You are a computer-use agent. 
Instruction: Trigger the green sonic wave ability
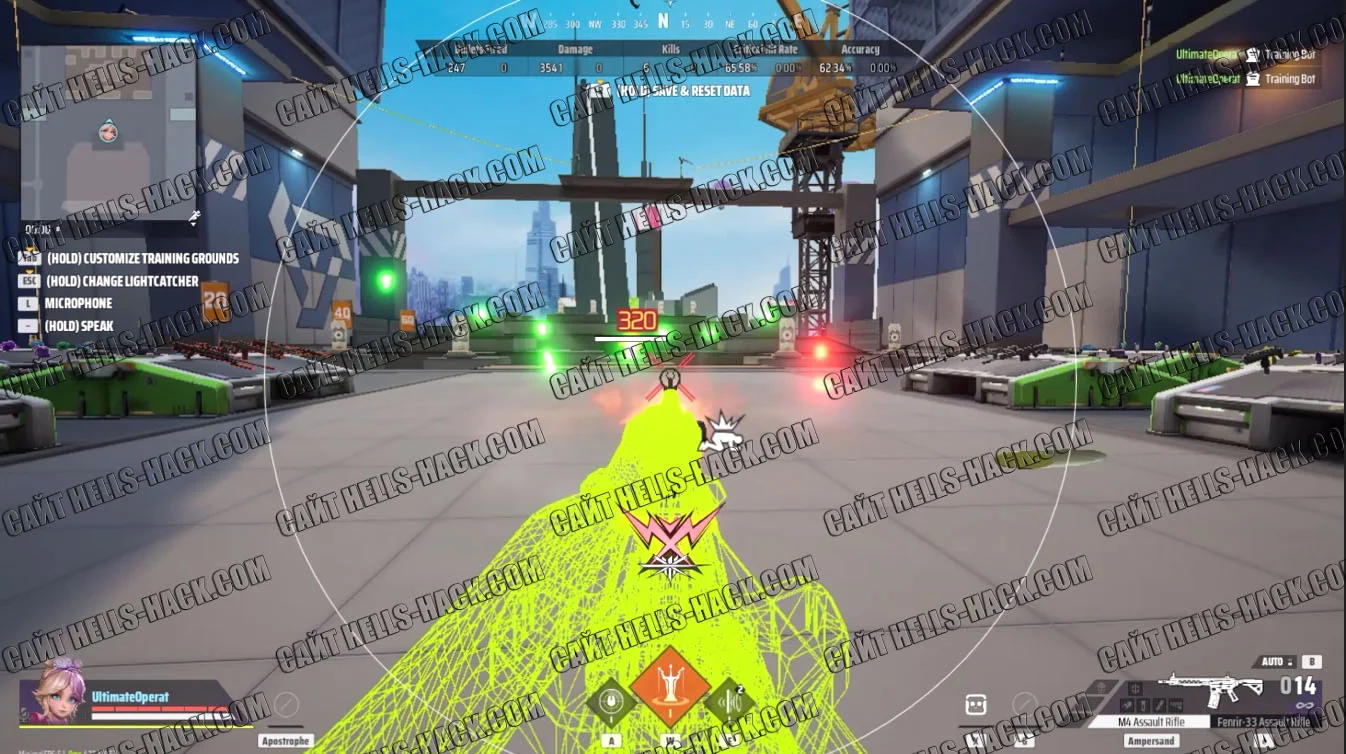pyautogui.click(x=727, y=701)
